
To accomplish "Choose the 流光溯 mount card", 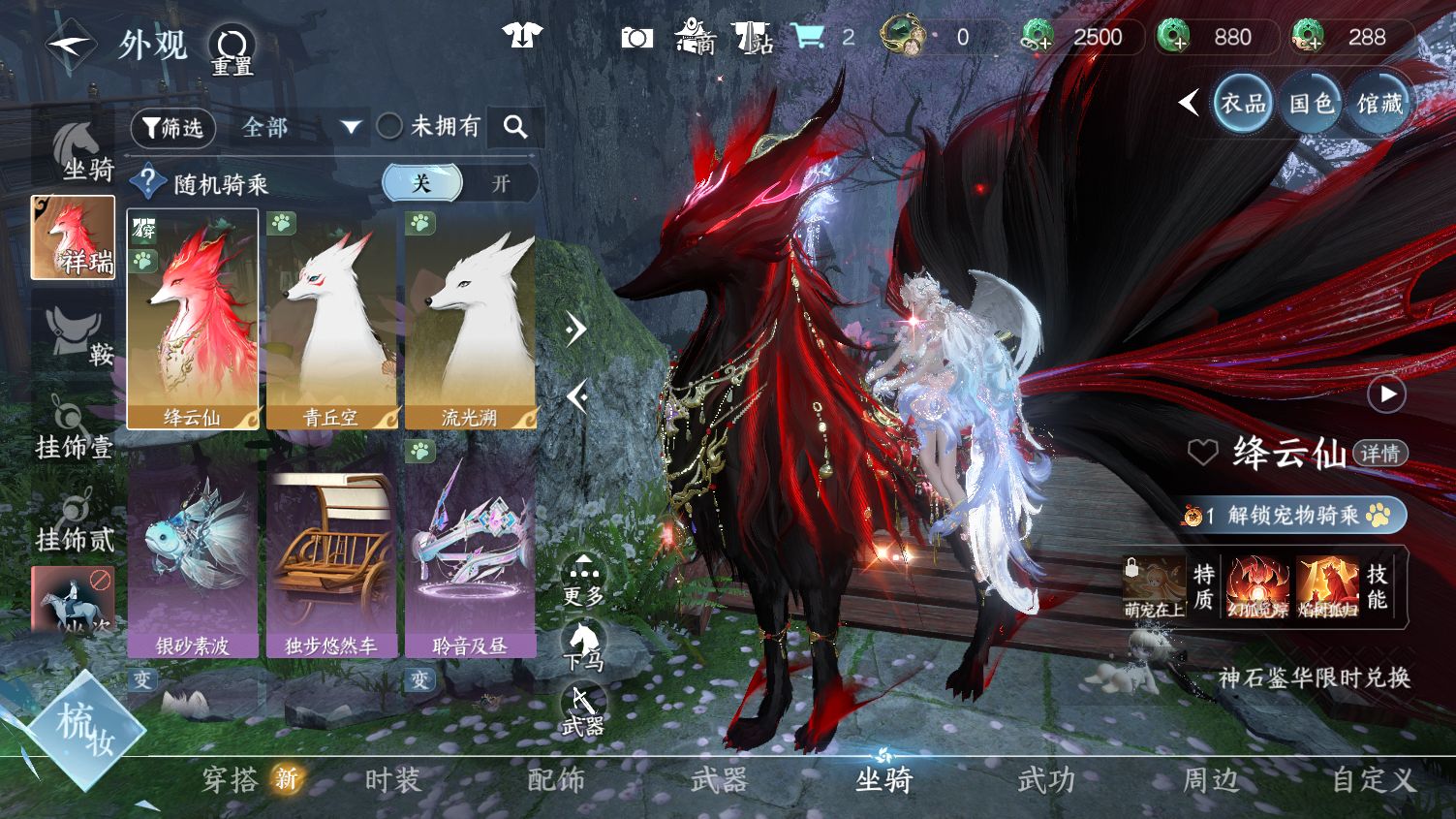I will click(x=470, y=319).
